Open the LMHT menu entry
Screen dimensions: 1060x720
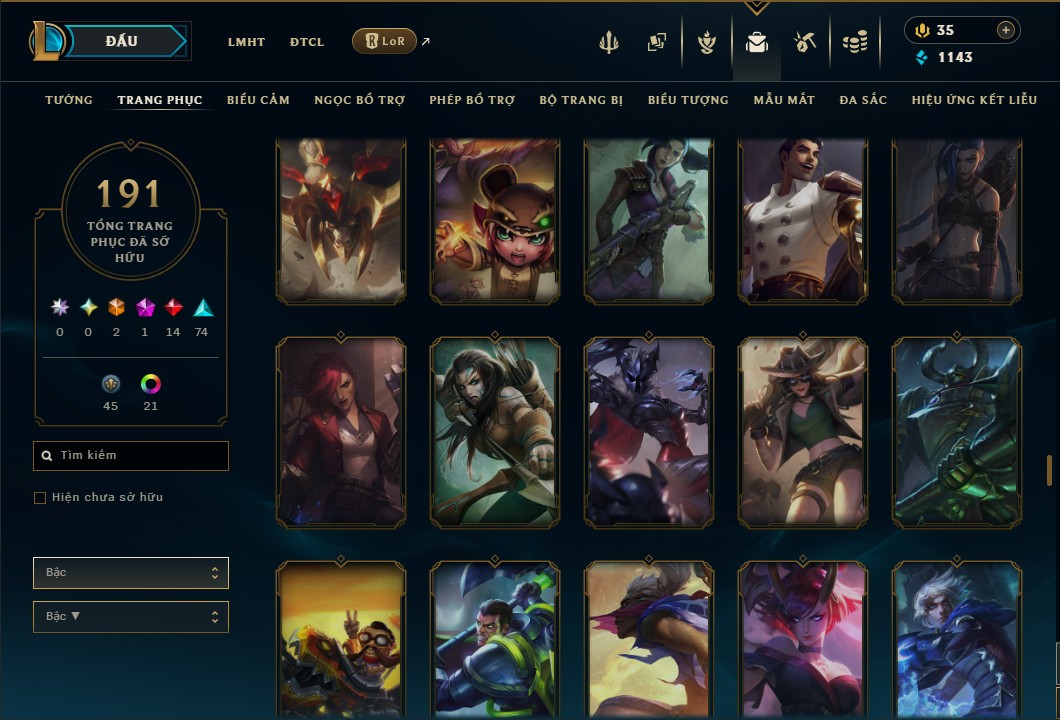246,42
